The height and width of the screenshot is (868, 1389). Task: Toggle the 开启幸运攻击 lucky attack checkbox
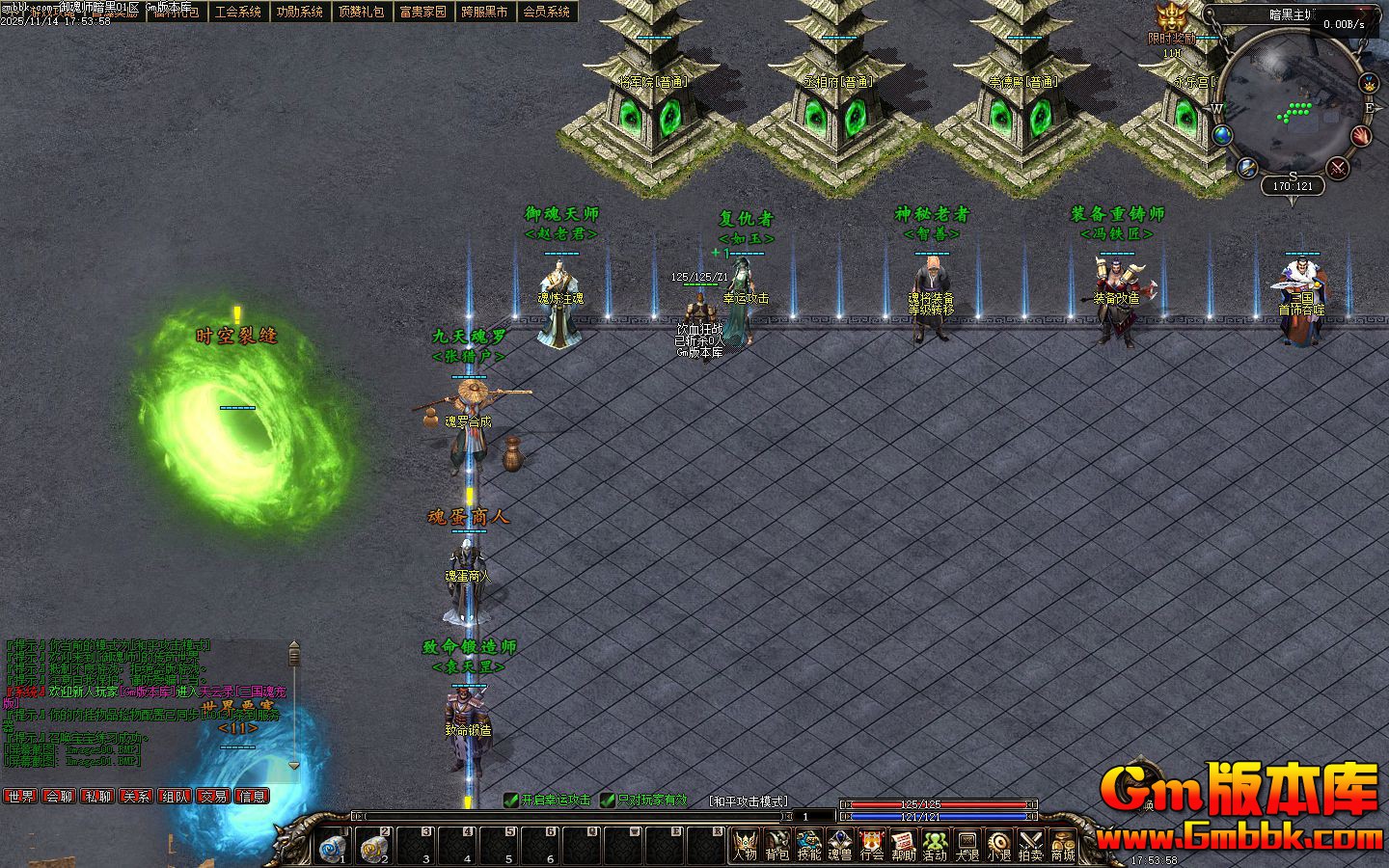[511, 800]
